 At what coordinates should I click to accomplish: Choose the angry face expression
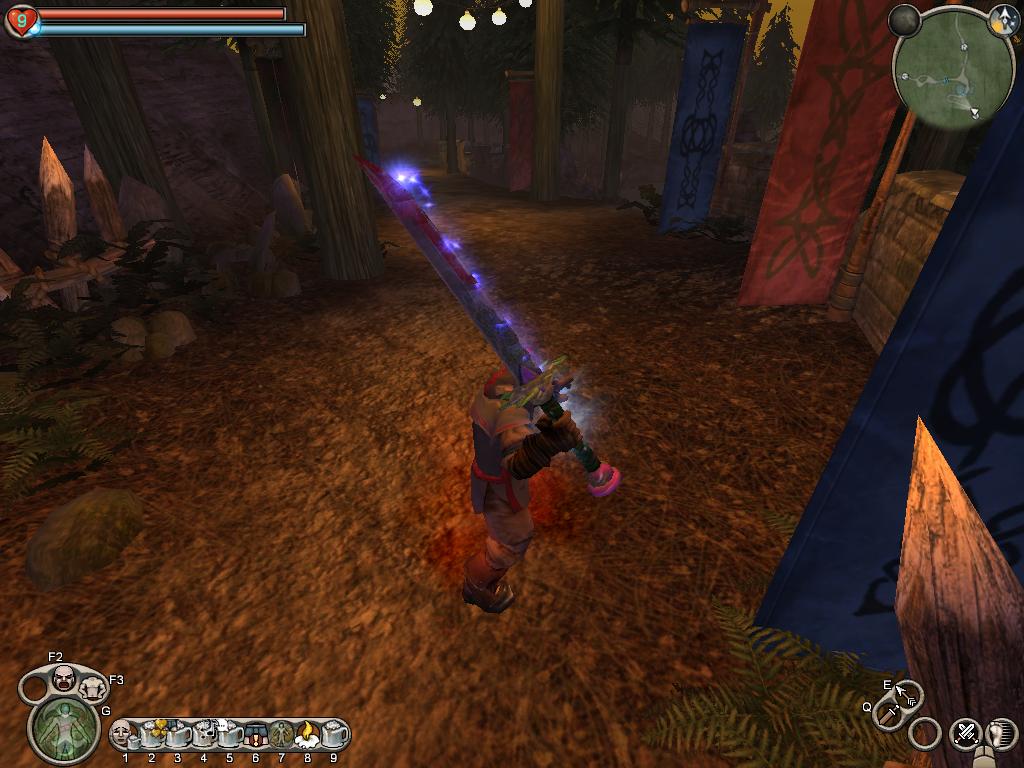pyautogui.click(x=64, y=677)
